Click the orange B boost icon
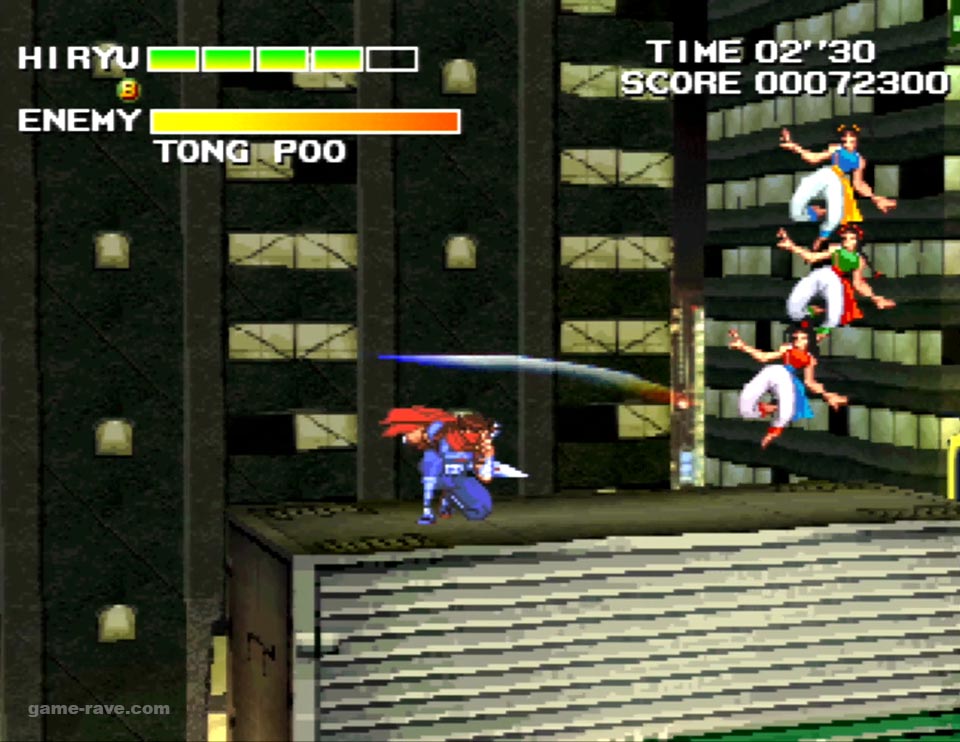The height and width of the screenshot is (742, 960). pos(128,90)
